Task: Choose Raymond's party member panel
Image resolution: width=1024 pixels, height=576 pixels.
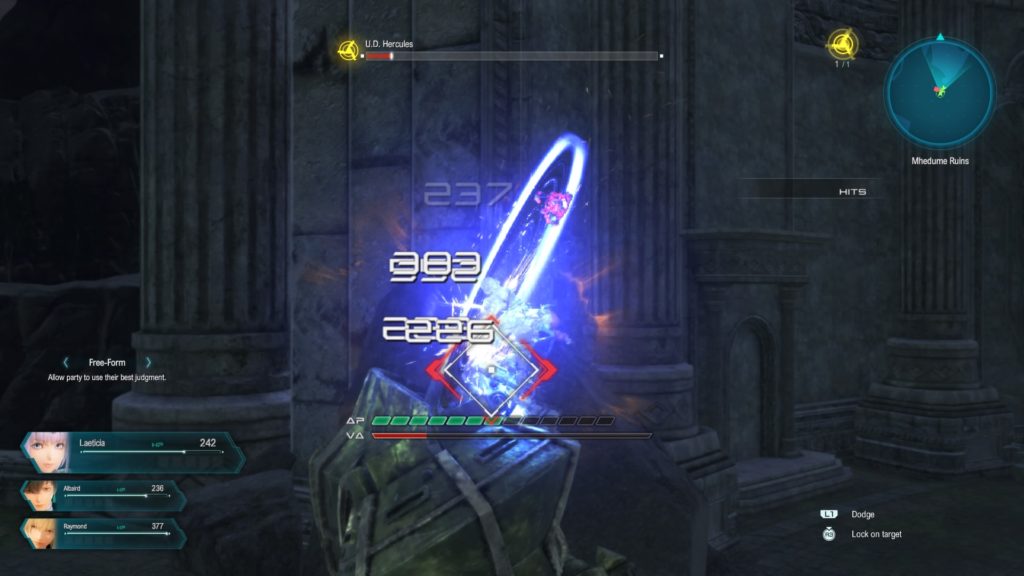Action: [103, 533]
